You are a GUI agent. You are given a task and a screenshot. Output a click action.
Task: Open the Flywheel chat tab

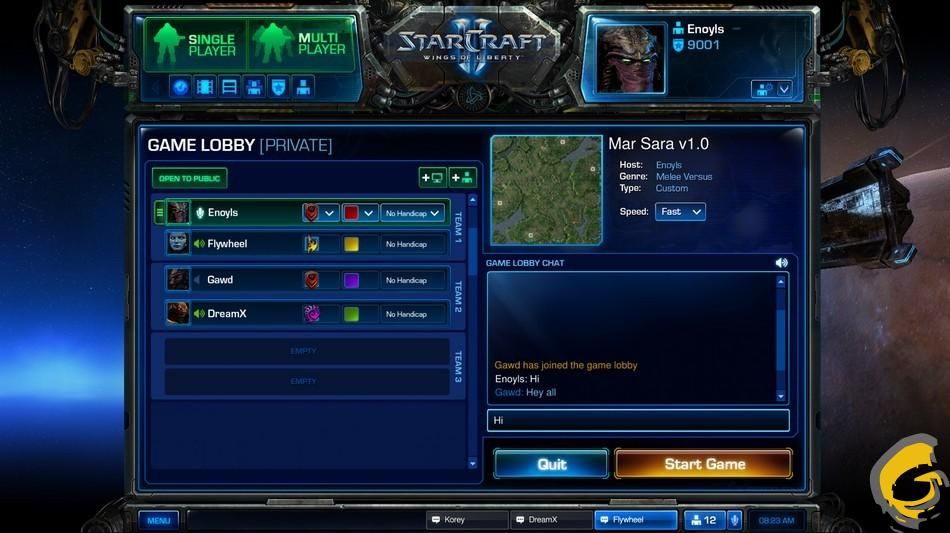coord(636,520)
